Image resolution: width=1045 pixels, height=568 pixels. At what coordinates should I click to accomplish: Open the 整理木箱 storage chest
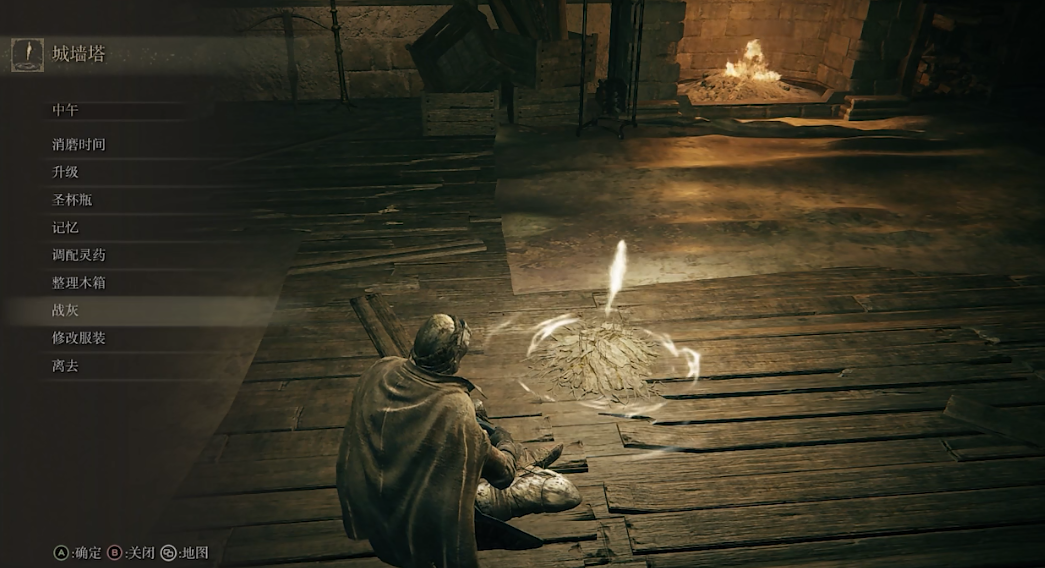[79, 283]
